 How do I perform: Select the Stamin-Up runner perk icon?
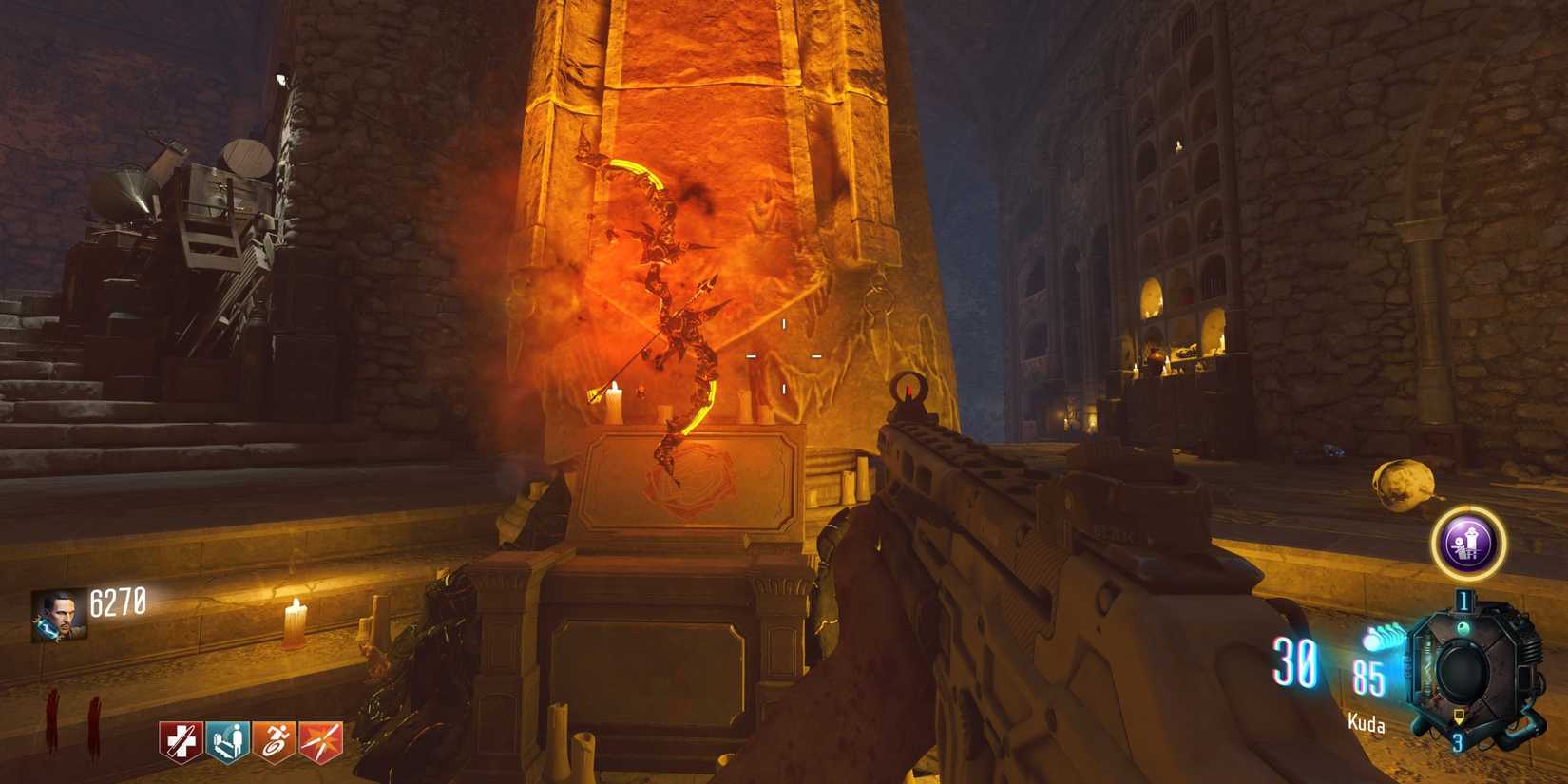point(274,741)
